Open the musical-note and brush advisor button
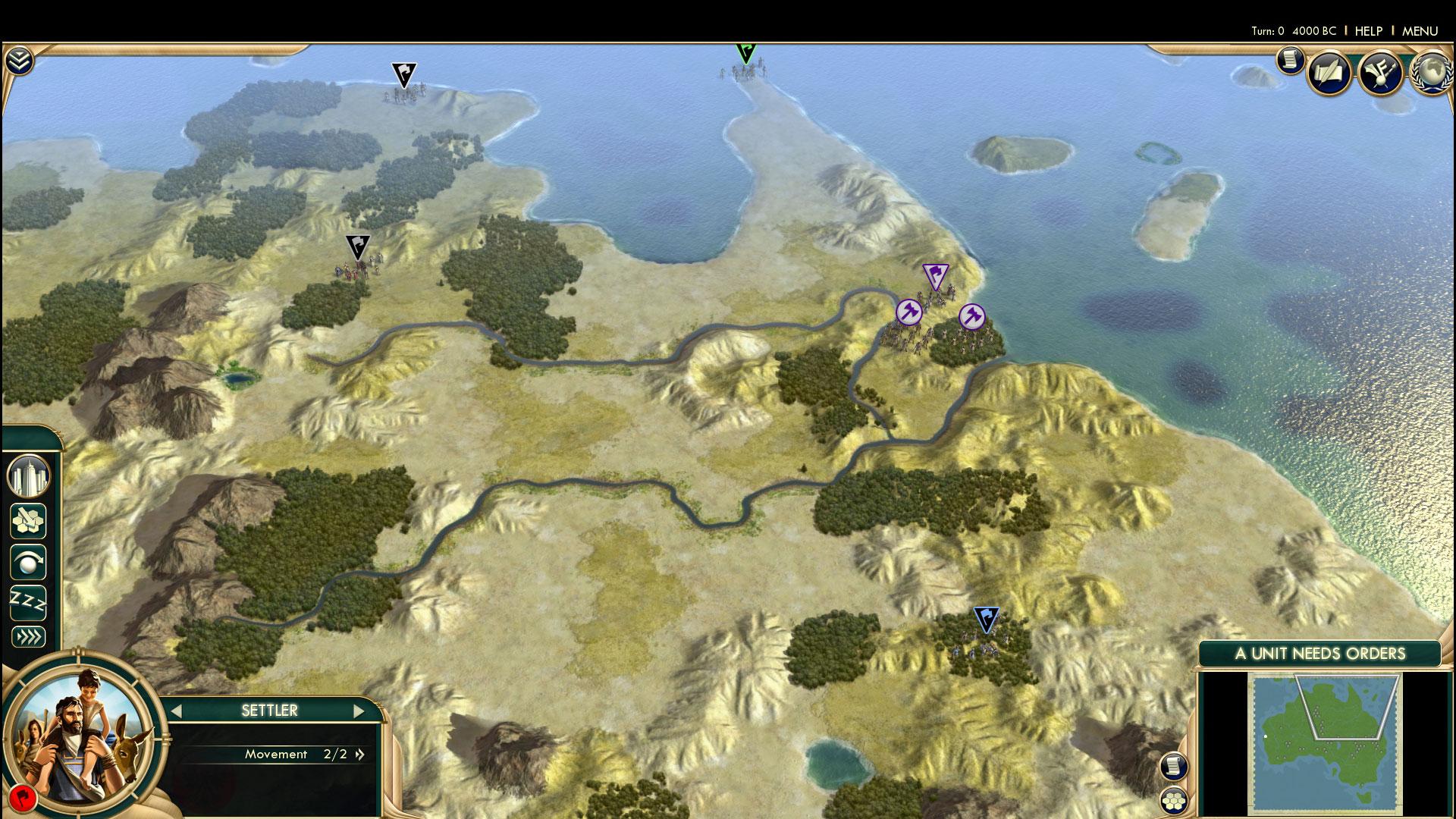 pos(1380,73)
